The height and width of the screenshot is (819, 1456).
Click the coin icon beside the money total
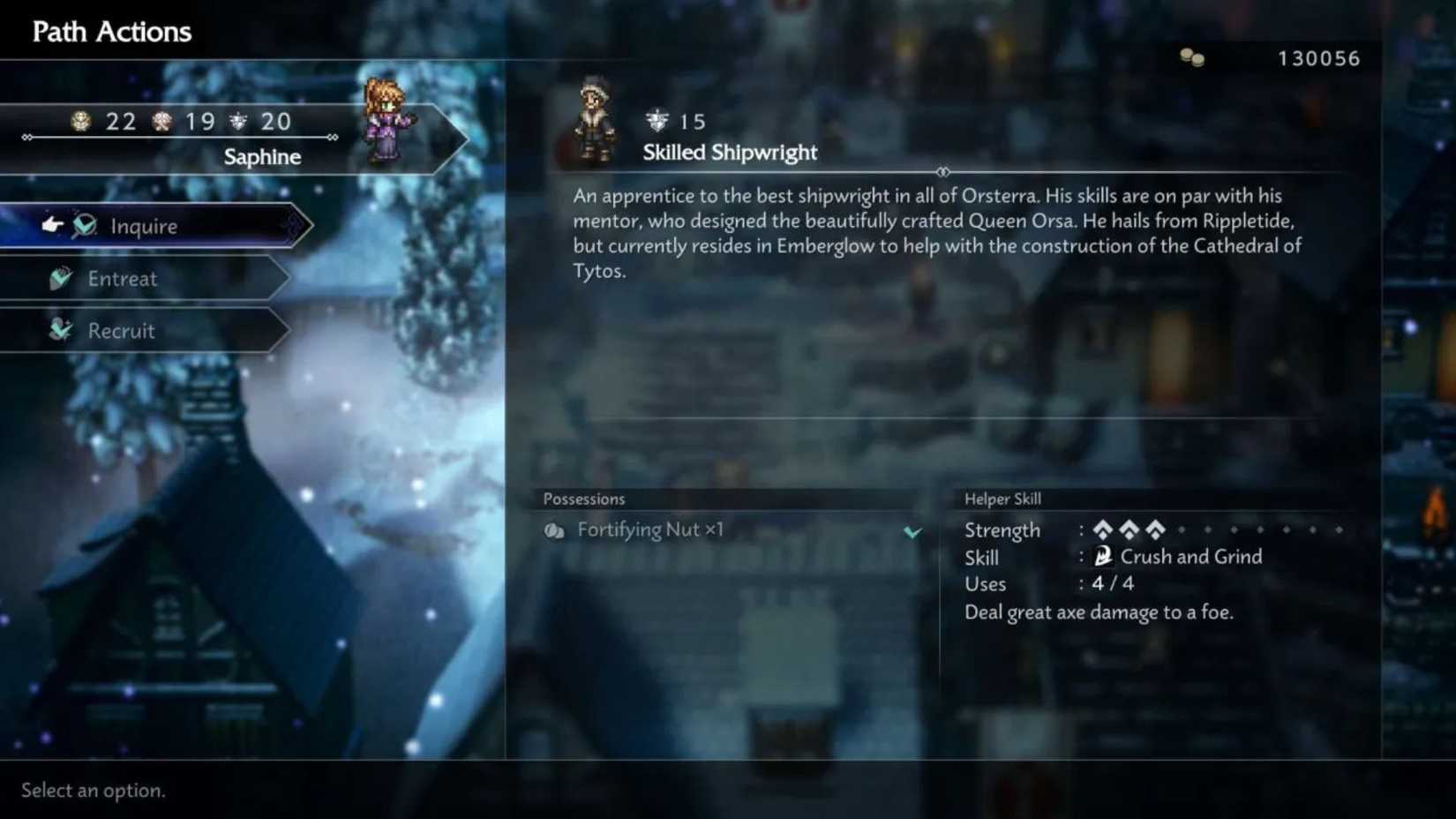(1193, 57)
